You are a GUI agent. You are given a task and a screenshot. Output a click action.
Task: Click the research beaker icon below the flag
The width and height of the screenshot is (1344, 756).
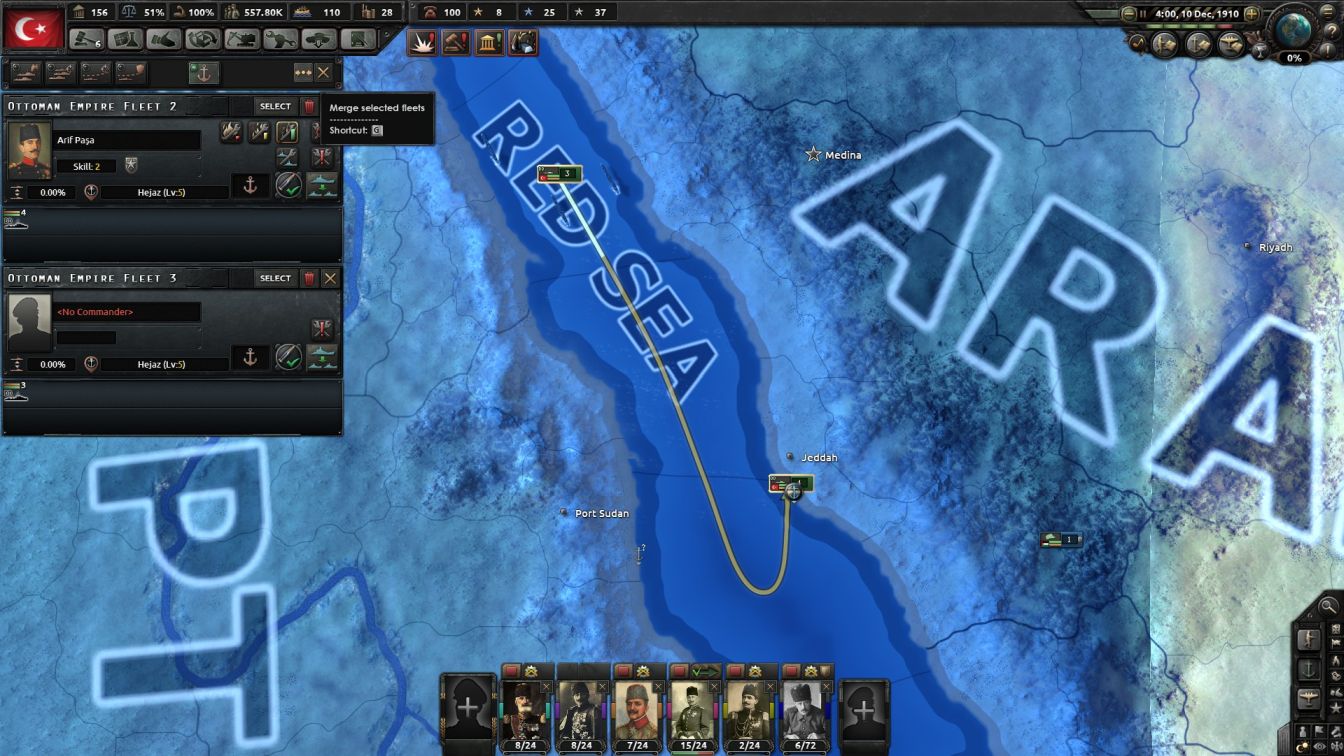(123, 40)
